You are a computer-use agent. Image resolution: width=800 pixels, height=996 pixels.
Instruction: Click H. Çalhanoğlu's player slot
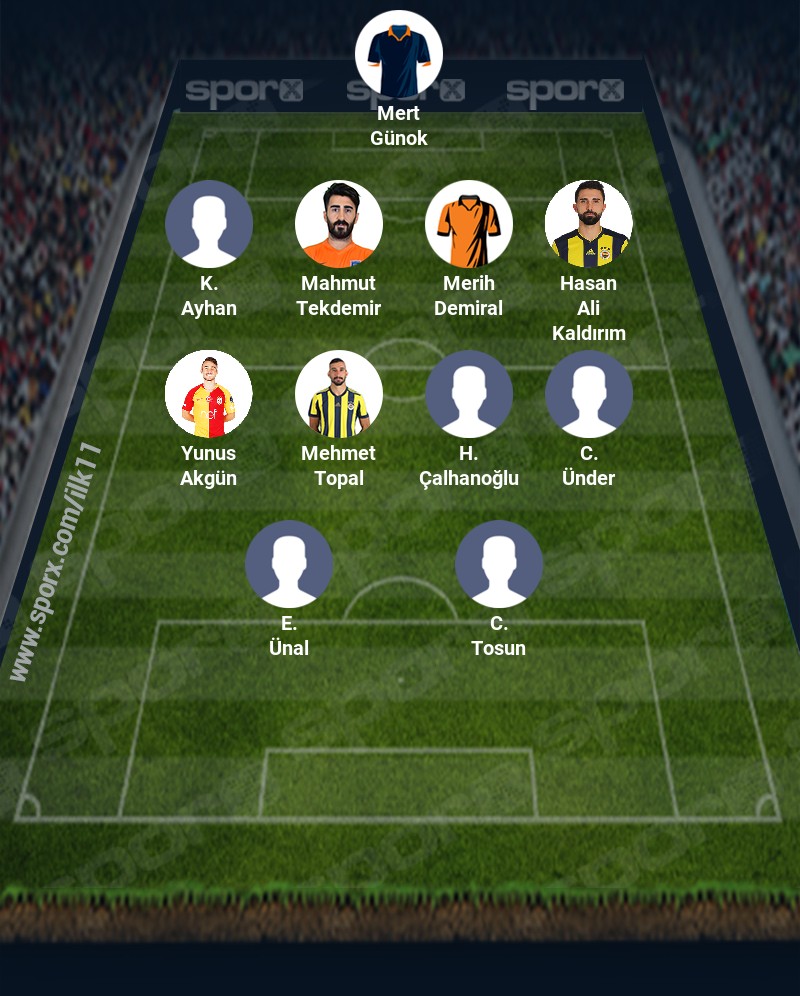tap(469, 394)
